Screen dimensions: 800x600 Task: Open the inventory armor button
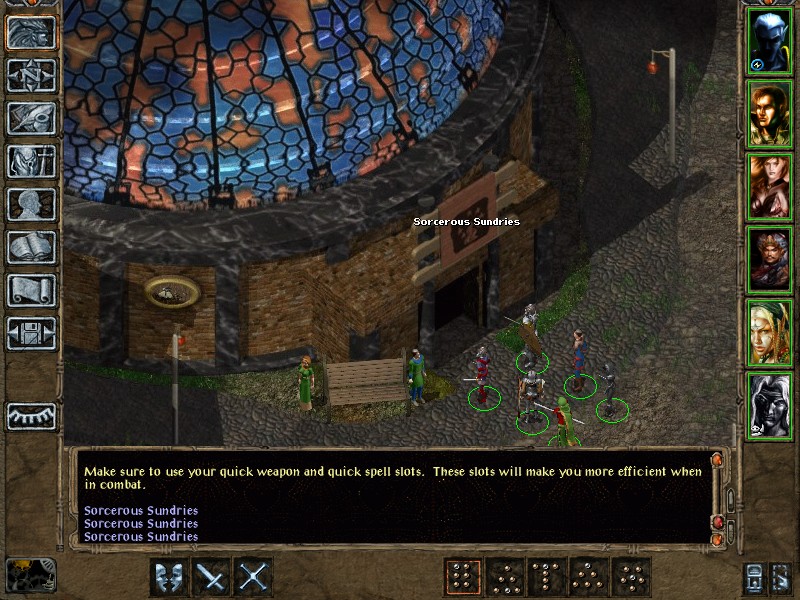click(x=32, y=161)
